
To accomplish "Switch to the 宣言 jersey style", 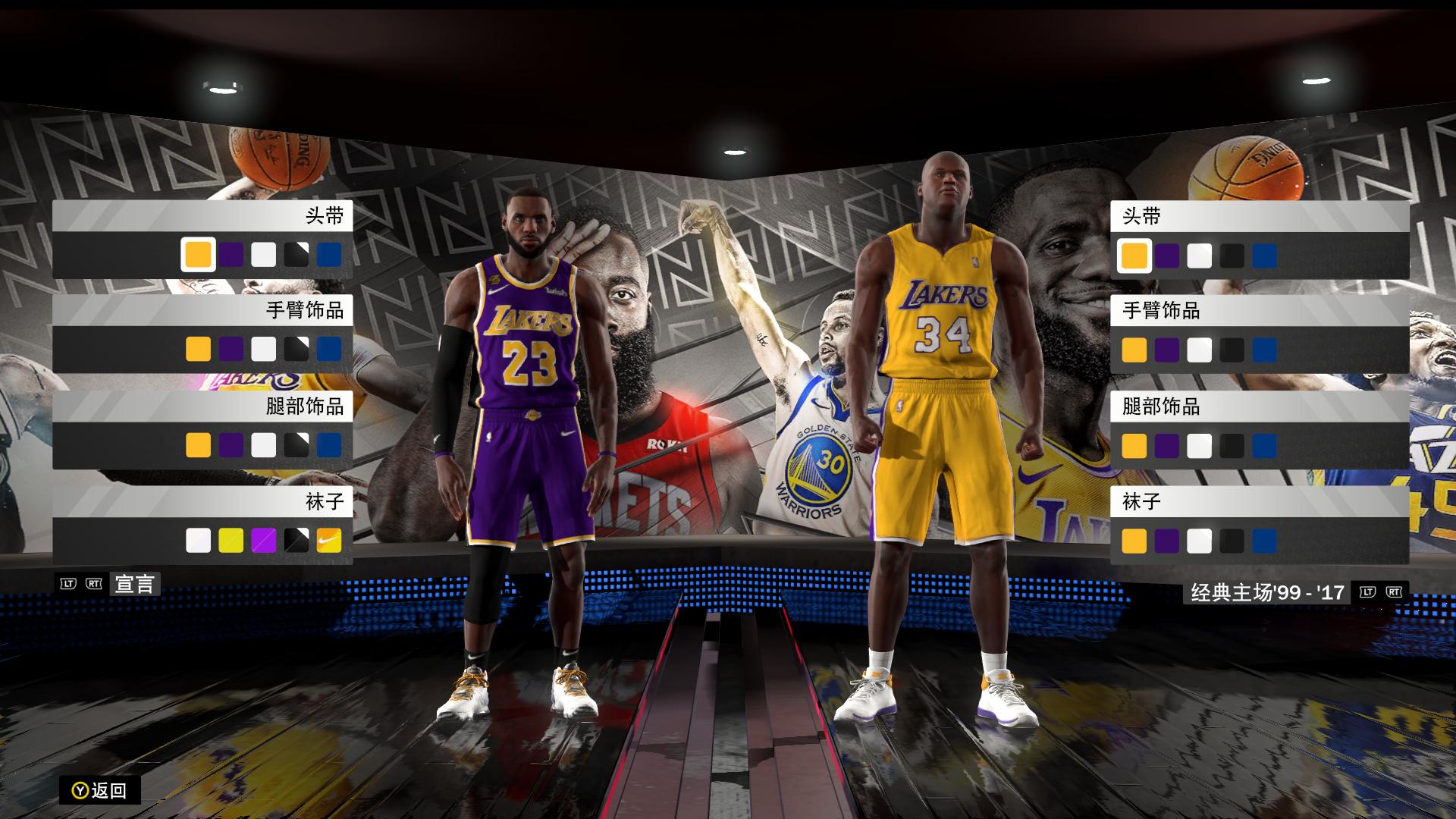I will pos(135,584).
